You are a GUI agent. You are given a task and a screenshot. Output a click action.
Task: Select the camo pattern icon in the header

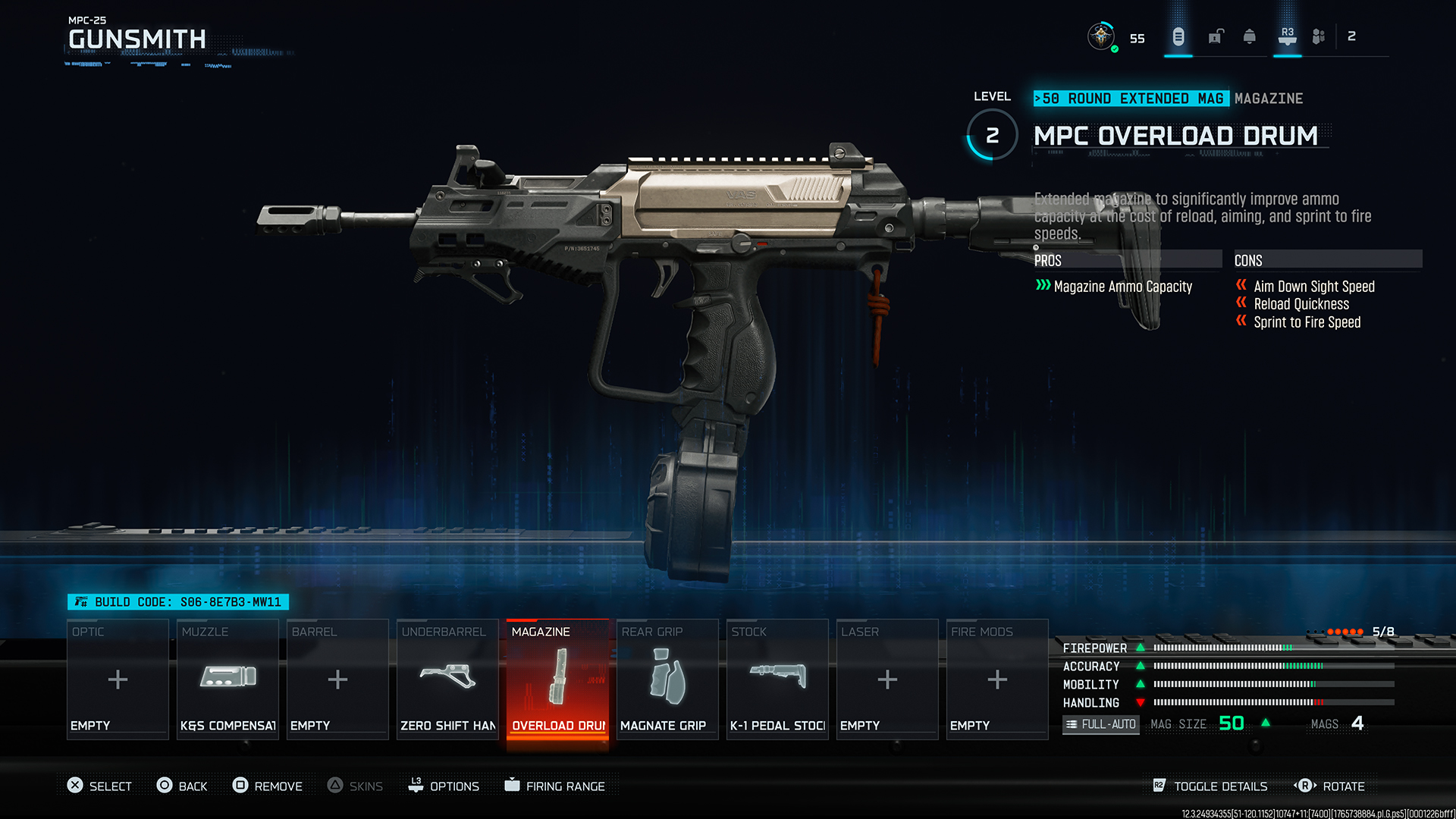1318,36
